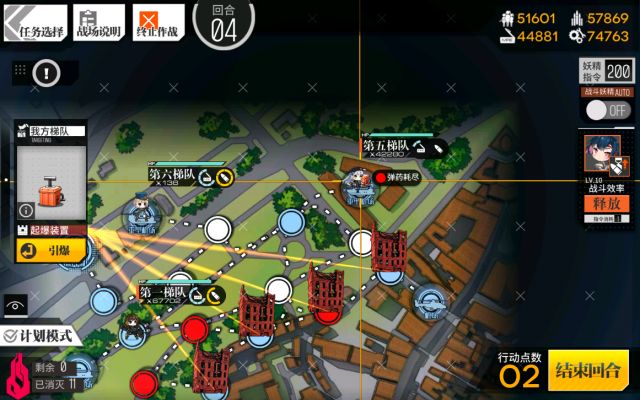Image resolution: width=640 pixels, height=400 pixels.
Task: Select the 第一梯队 echelon unit
Action: coord(131,324)
